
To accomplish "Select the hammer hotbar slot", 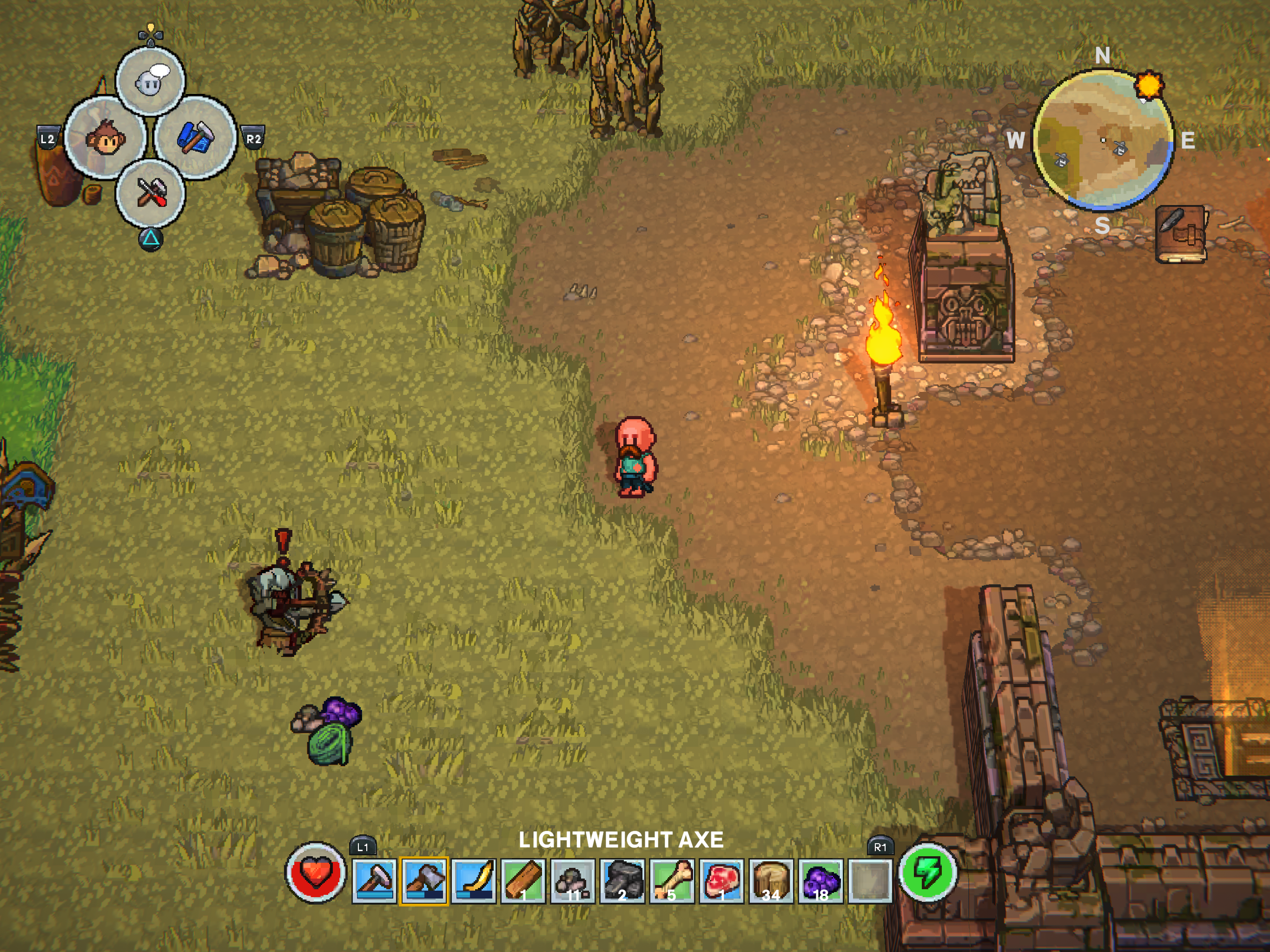I will (x=374, y=880).
